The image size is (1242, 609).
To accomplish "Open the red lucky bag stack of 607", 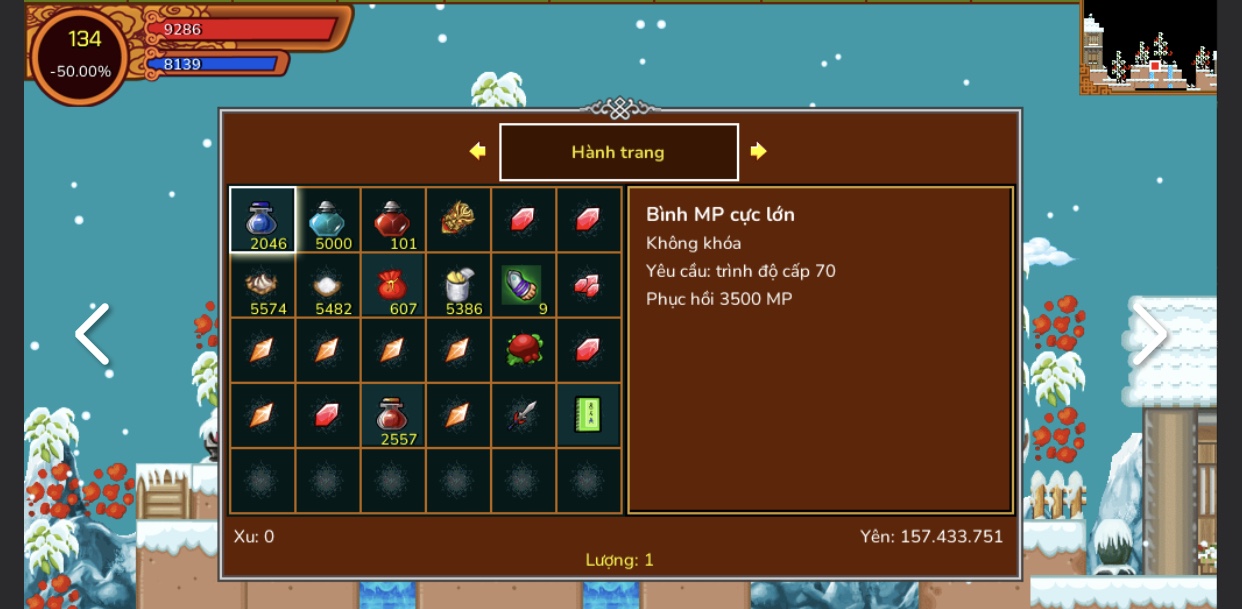I will [x=392, y=285].
